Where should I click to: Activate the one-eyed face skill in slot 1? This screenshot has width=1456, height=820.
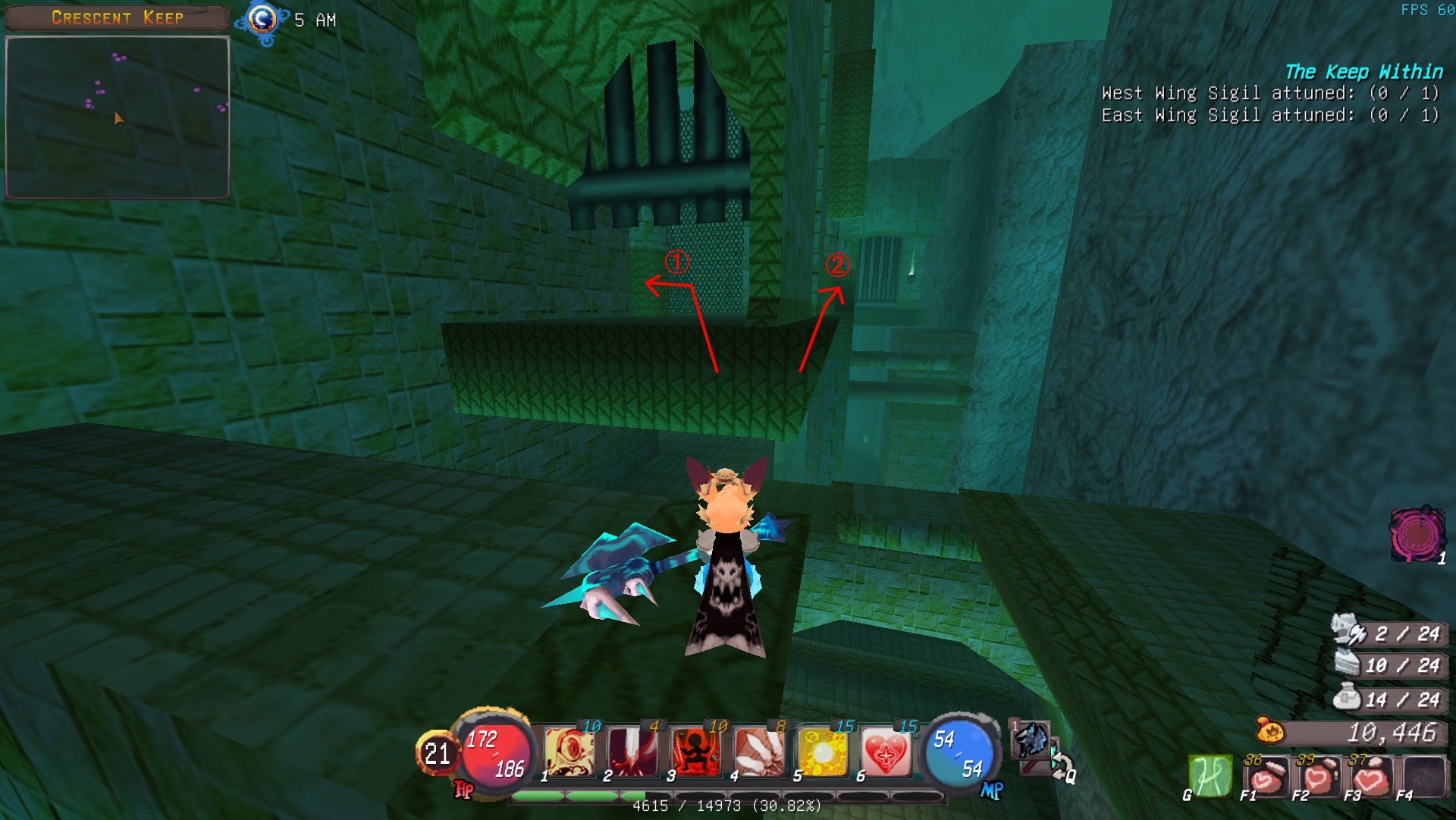pyautogui.click(x=570, y=753)
